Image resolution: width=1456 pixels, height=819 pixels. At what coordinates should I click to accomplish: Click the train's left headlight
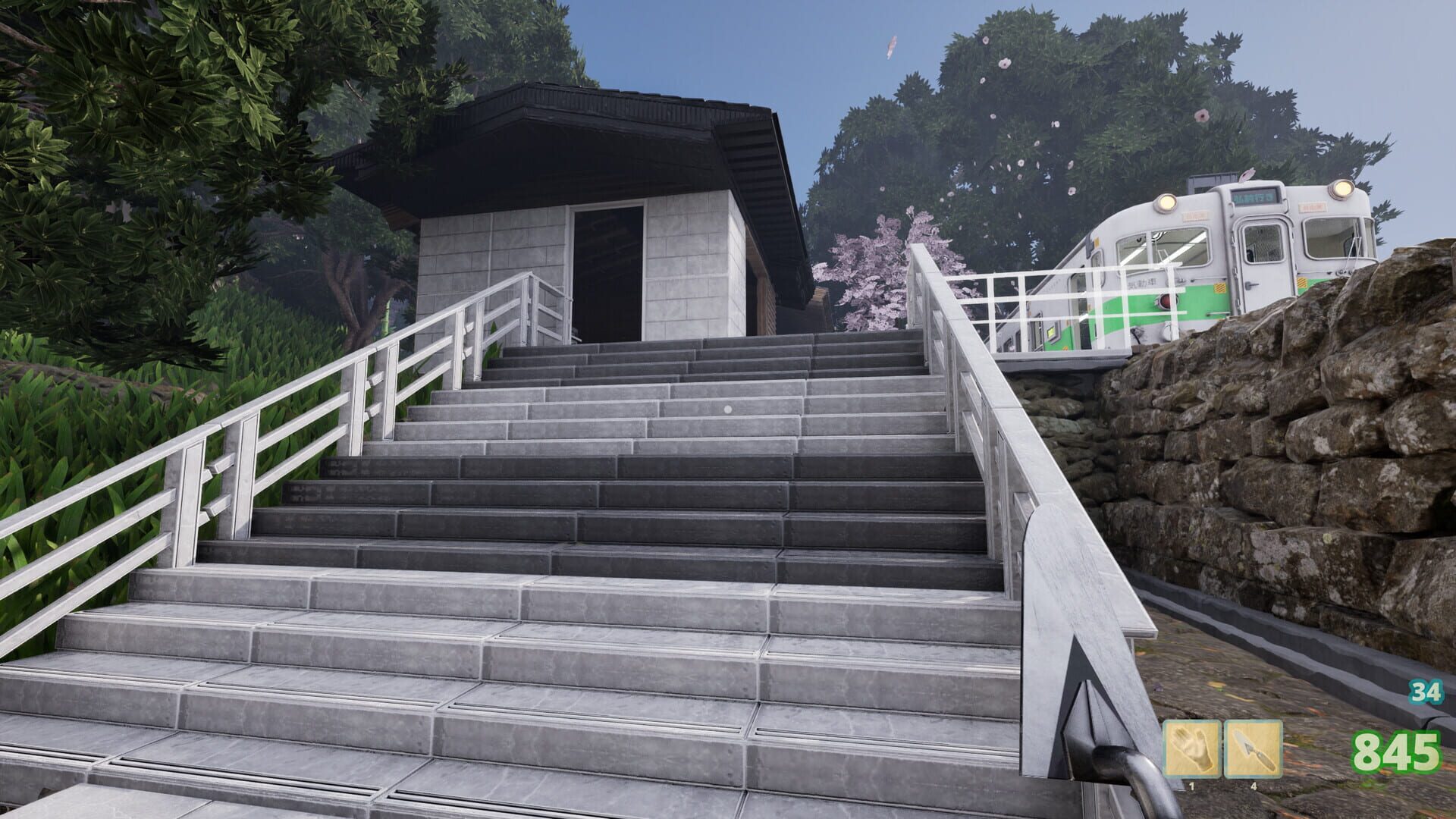[x=1166, y=202]
